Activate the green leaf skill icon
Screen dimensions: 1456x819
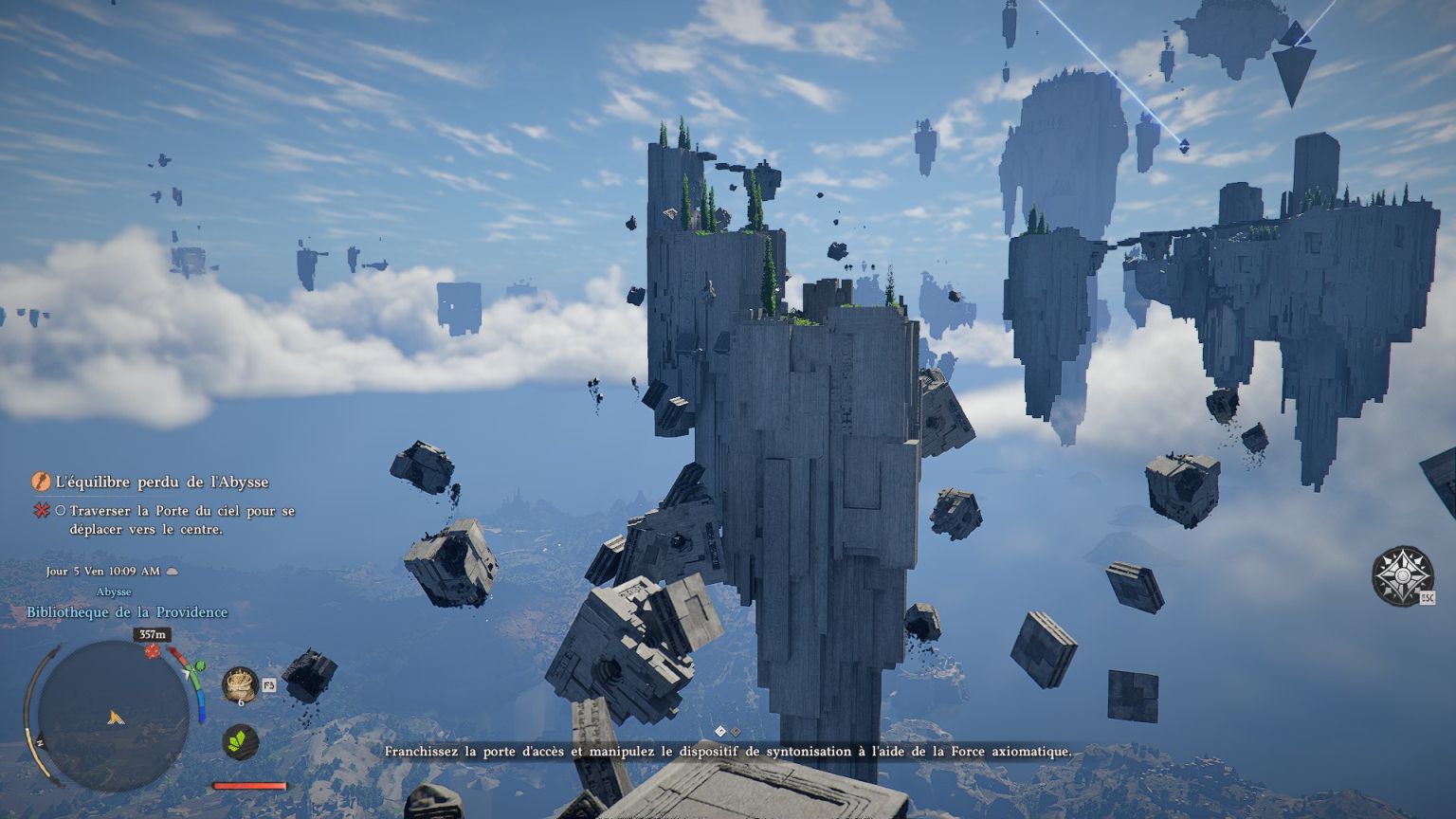click(241, 741)
